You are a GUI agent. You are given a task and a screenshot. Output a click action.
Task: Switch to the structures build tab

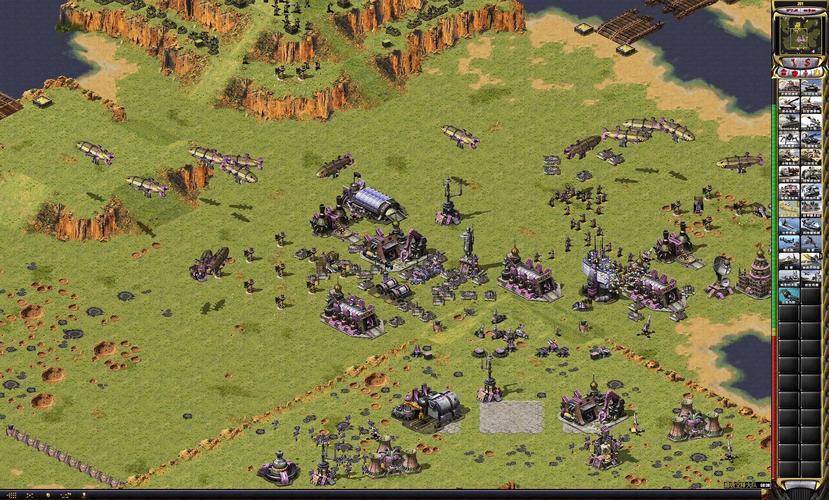[784, 74]
